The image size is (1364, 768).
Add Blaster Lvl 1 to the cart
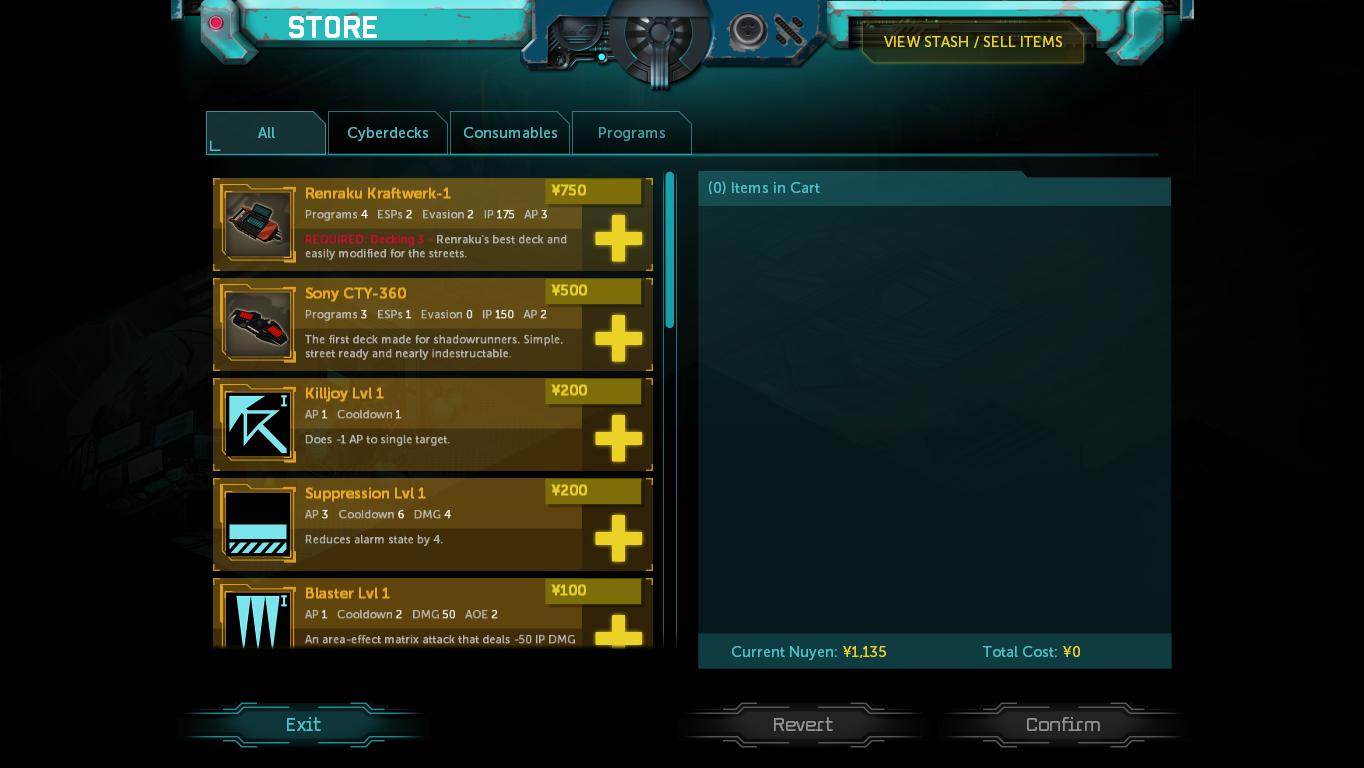[x=618, y=630]
